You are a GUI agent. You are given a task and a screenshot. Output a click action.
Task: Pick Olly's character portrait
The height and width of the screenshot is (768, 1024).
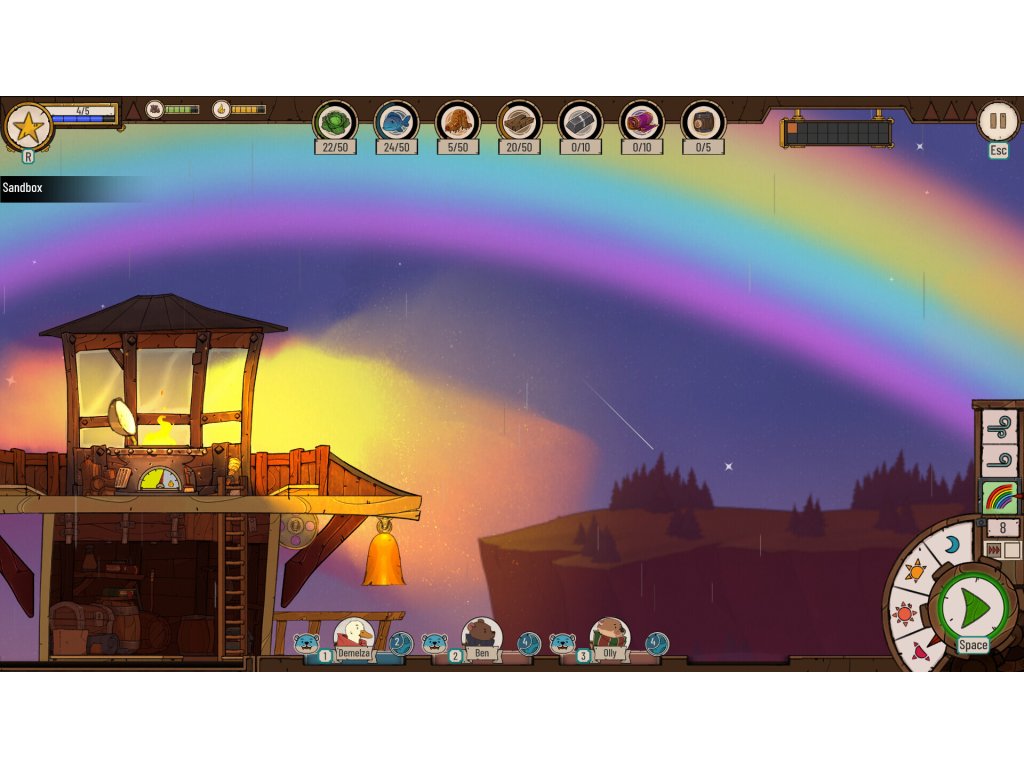tap(609, 636)
